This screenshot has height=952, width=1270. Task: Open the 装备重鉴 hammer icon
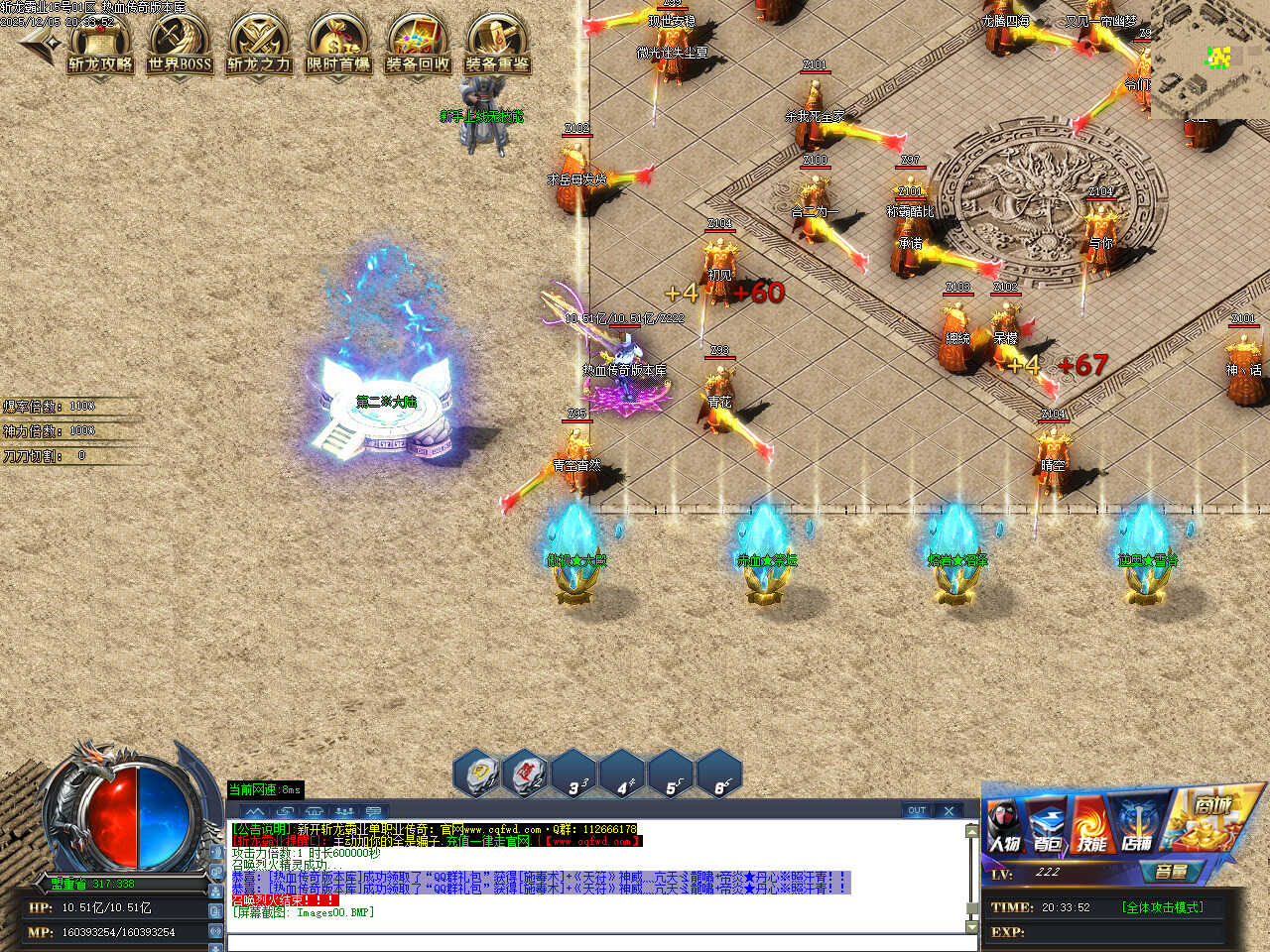[x=497, y=45]
